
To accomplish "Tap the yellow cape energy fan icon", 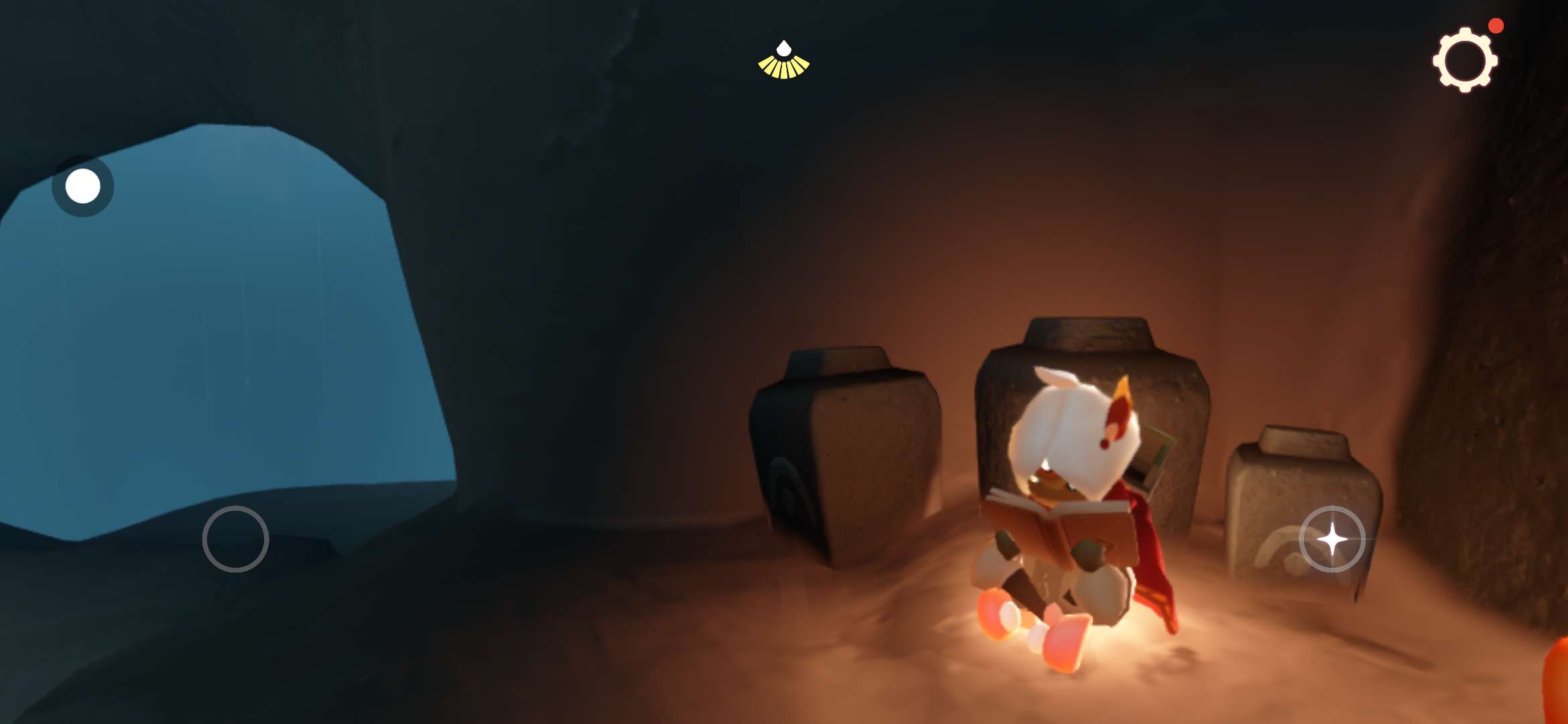I will click(783, 62).
